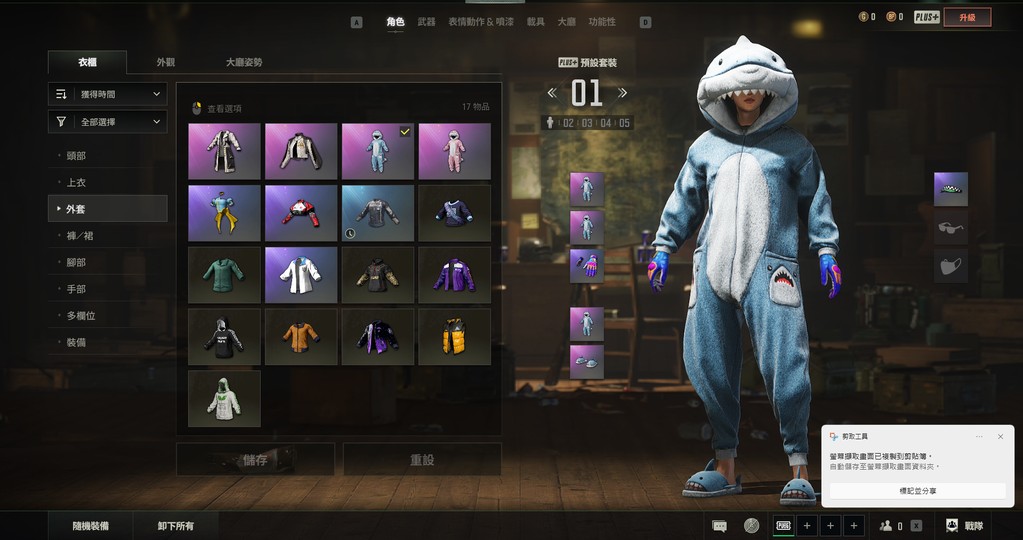
Task: Switch to the 武器 top tab
Action: tap(426, 21)
